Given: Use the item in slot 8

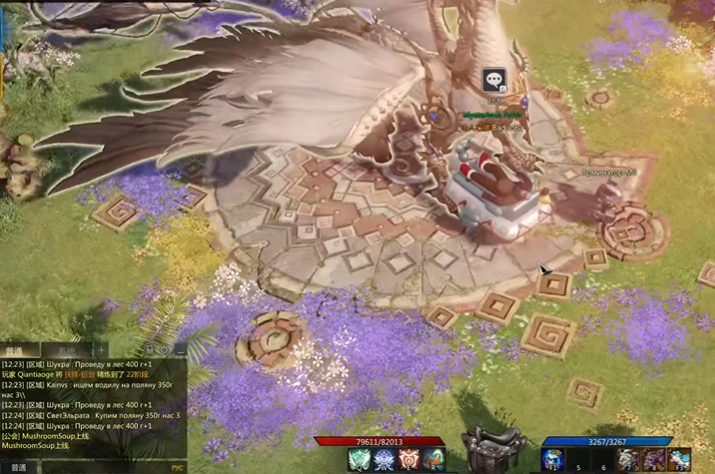Looking at the screenshot, I should tap(653, 459).
